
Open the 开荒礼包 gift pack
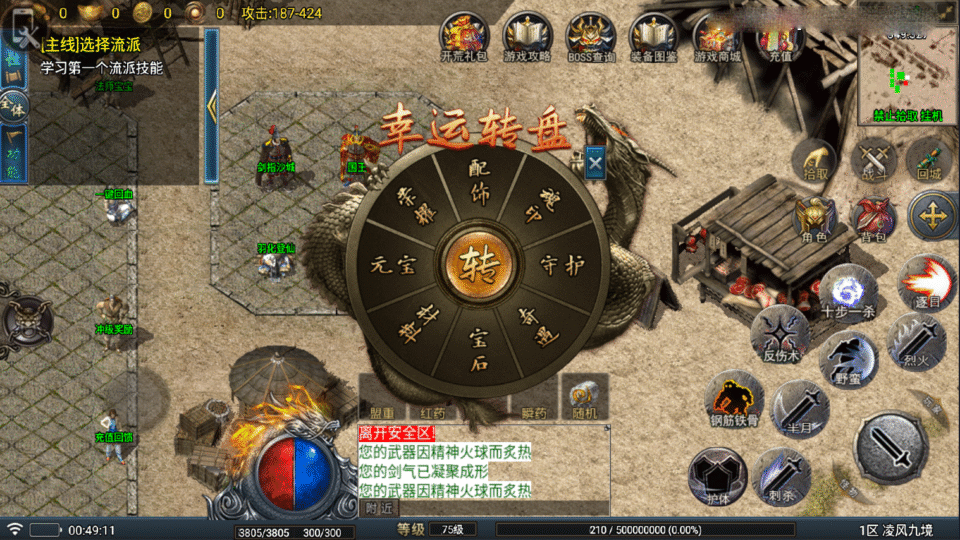click(462, 36)
